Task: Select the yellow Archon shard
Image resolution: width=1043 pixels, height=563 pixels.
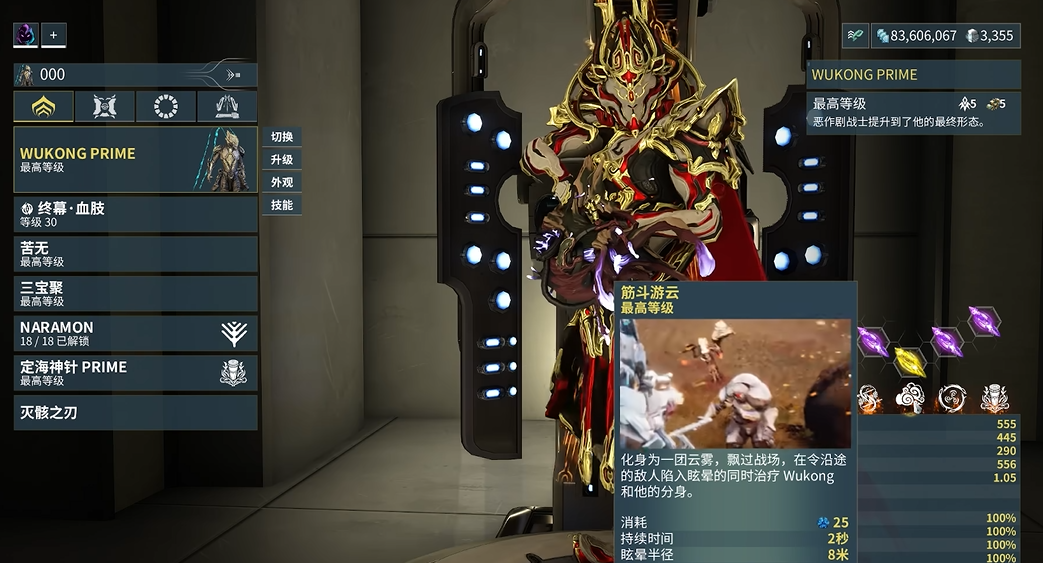Action: (908, 358)
